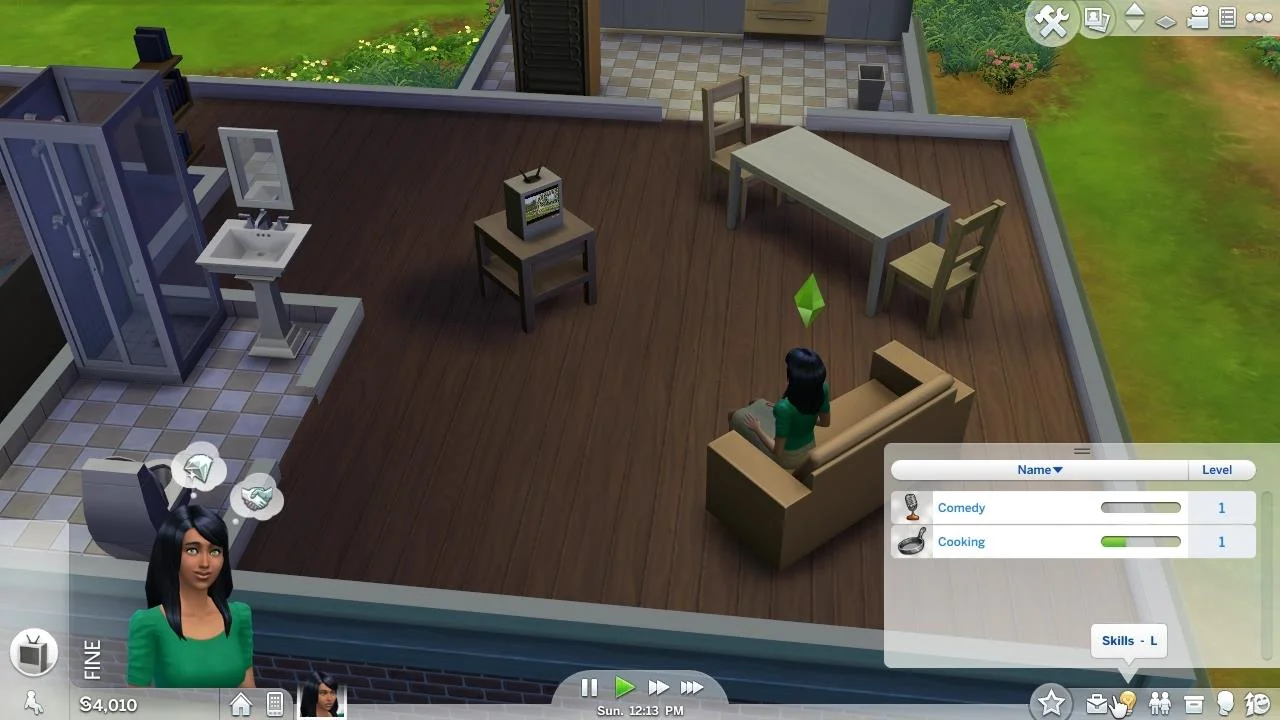Open the camera screenshot tool

point(1096,18)
